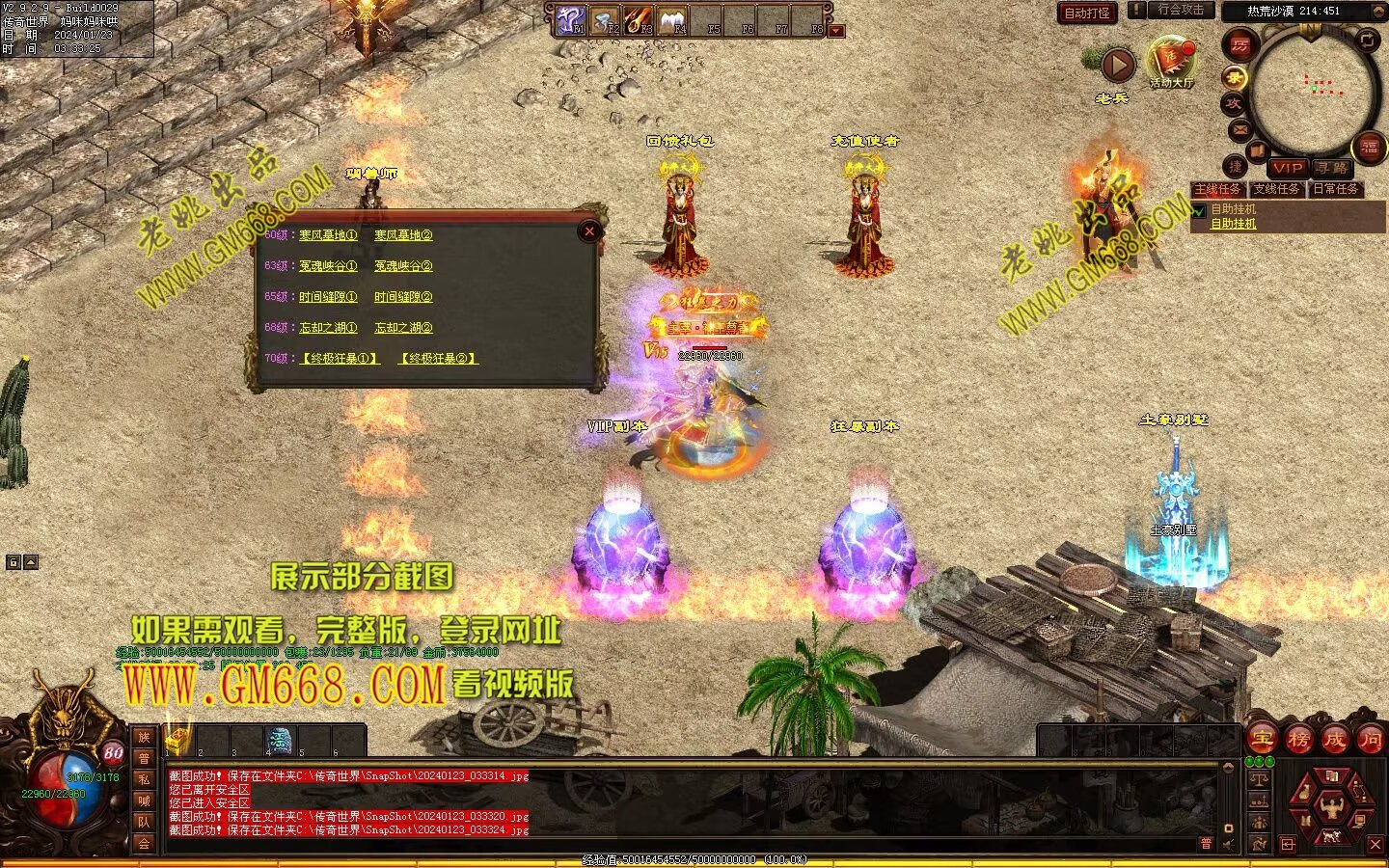The image size is (1389, 868).
Task: Open the 榜 ranking button
Action: [x=1299, y=740]
